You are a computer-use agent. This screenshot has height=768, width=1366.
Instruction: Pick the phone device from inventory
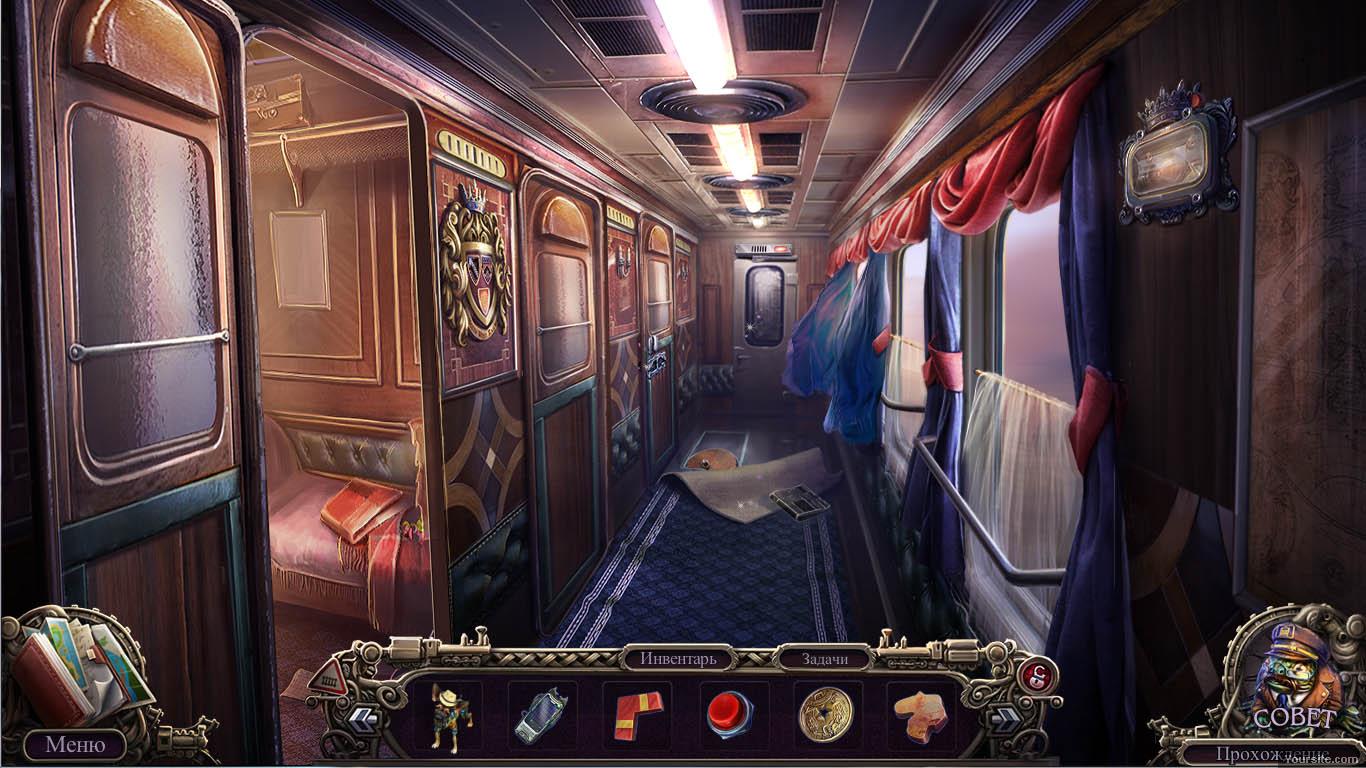(541, 715)
